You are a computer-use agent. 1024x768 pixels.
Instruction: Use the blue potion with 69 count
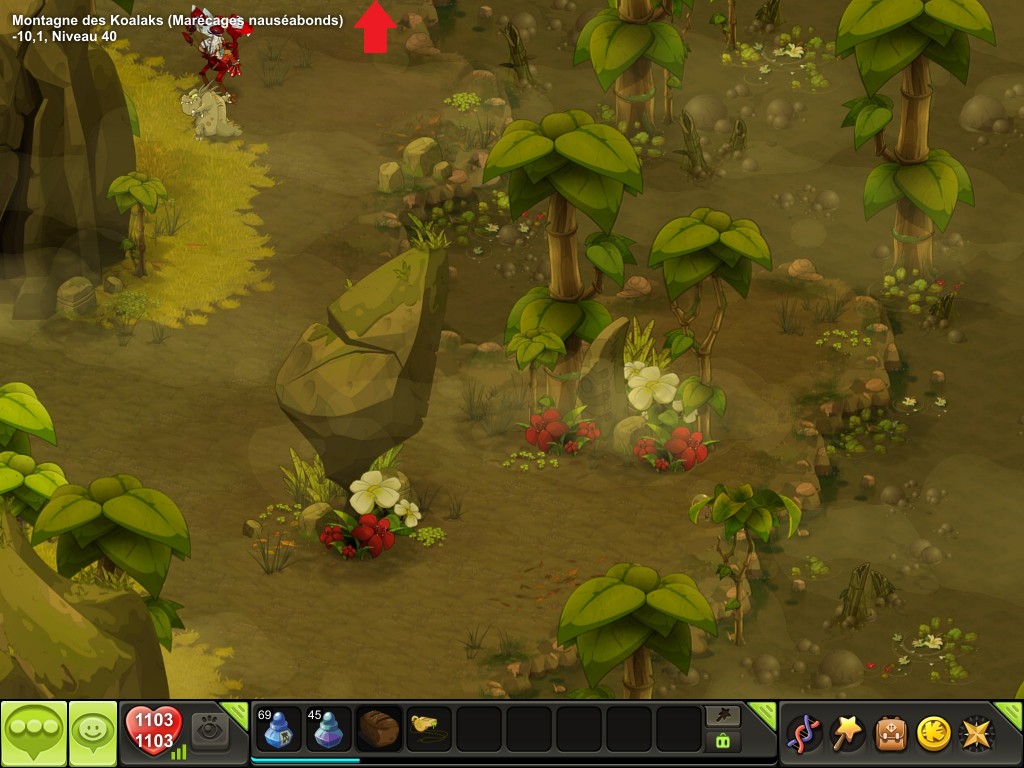coord(278,730)
